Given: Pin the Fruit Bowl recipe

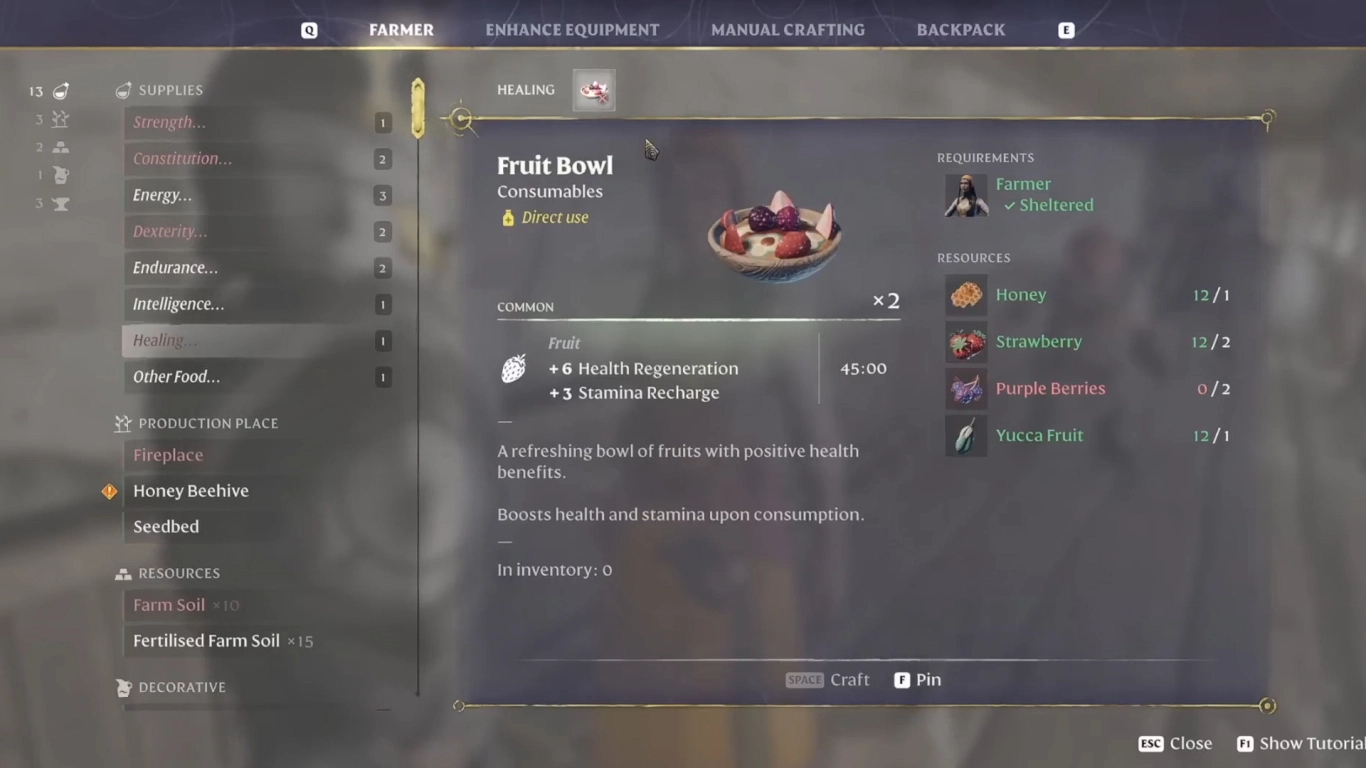Looking at the screenshot, I should pos(916,679).
